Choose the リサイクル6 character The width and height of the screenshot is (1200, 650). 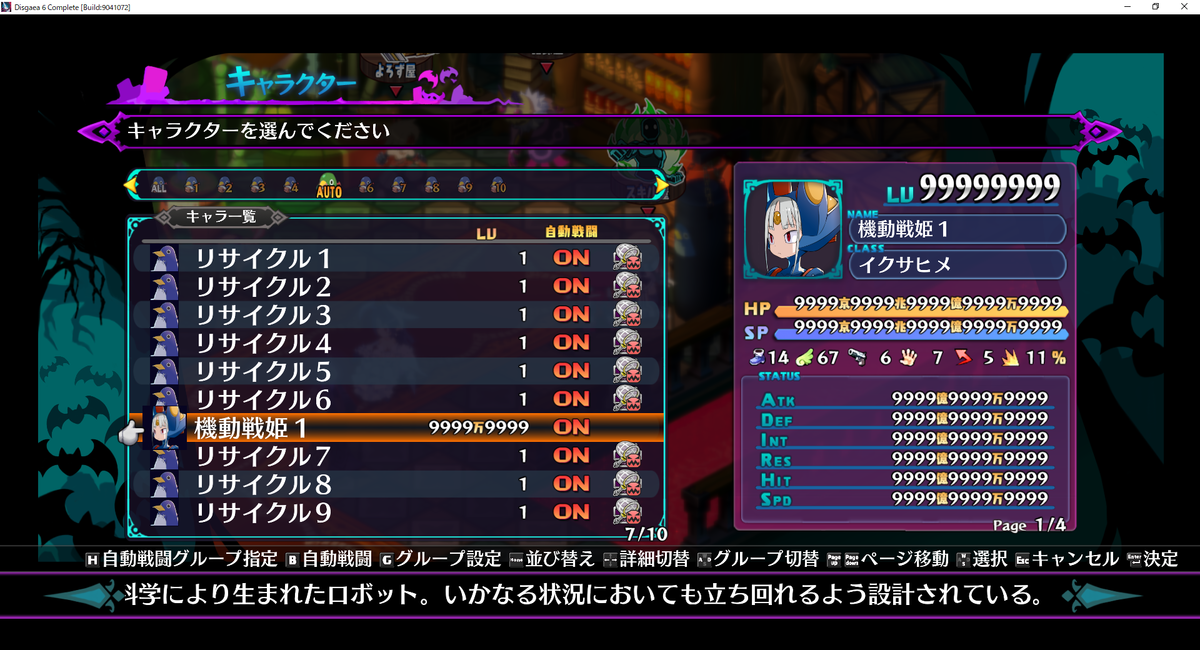pyautogui.click(x=263, y=399)
